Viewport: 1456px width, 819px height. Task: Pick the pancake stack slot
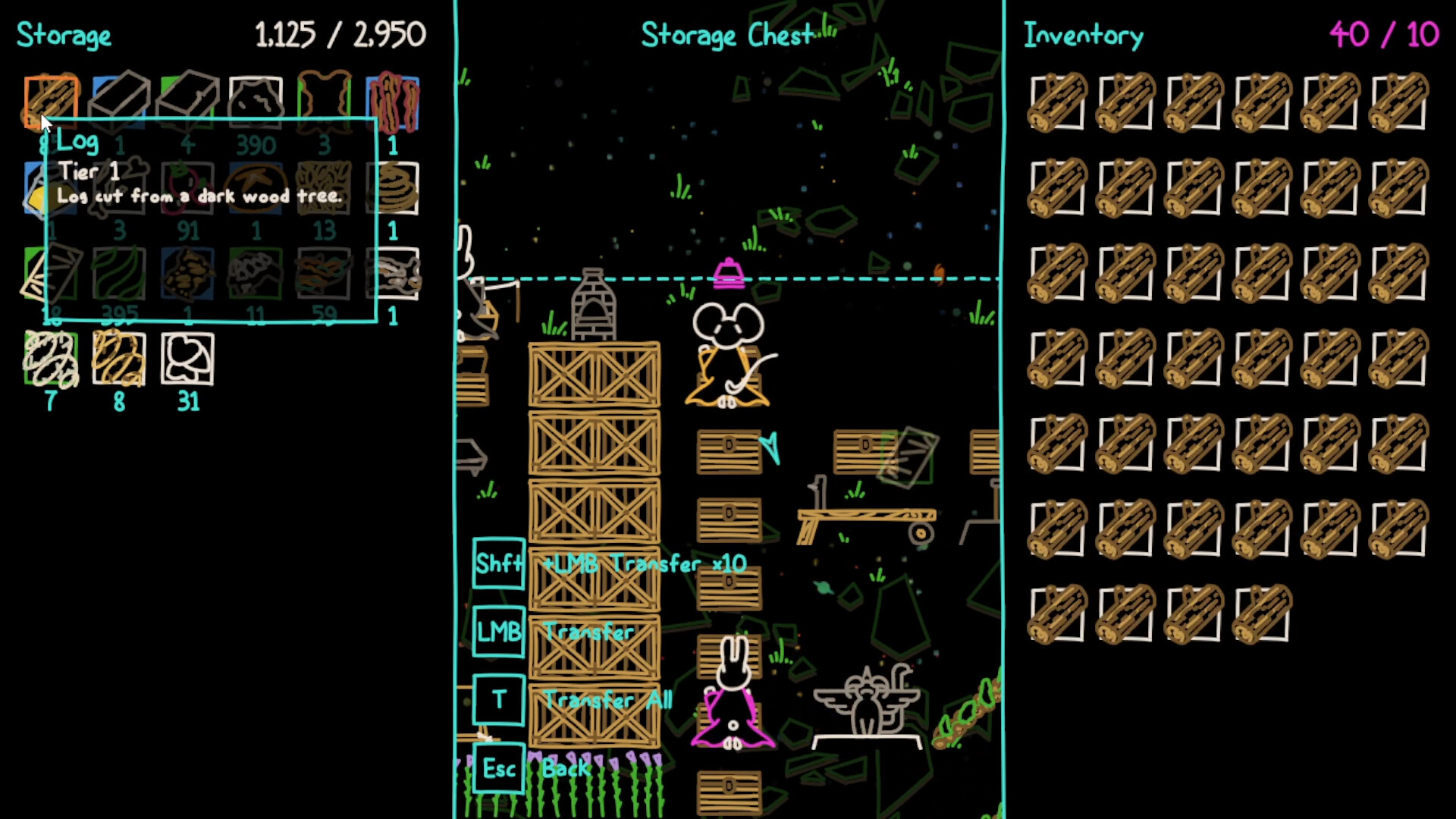(393, 188)
